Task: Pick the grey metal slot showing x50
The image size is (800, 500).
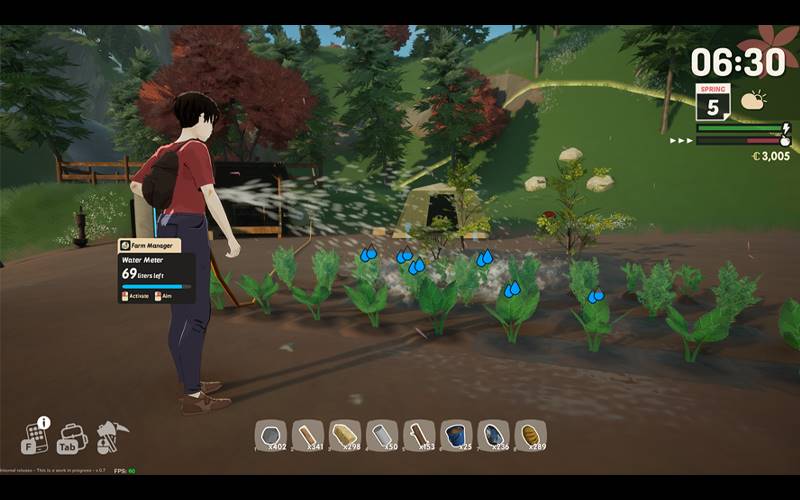Action: coord(382,435)
